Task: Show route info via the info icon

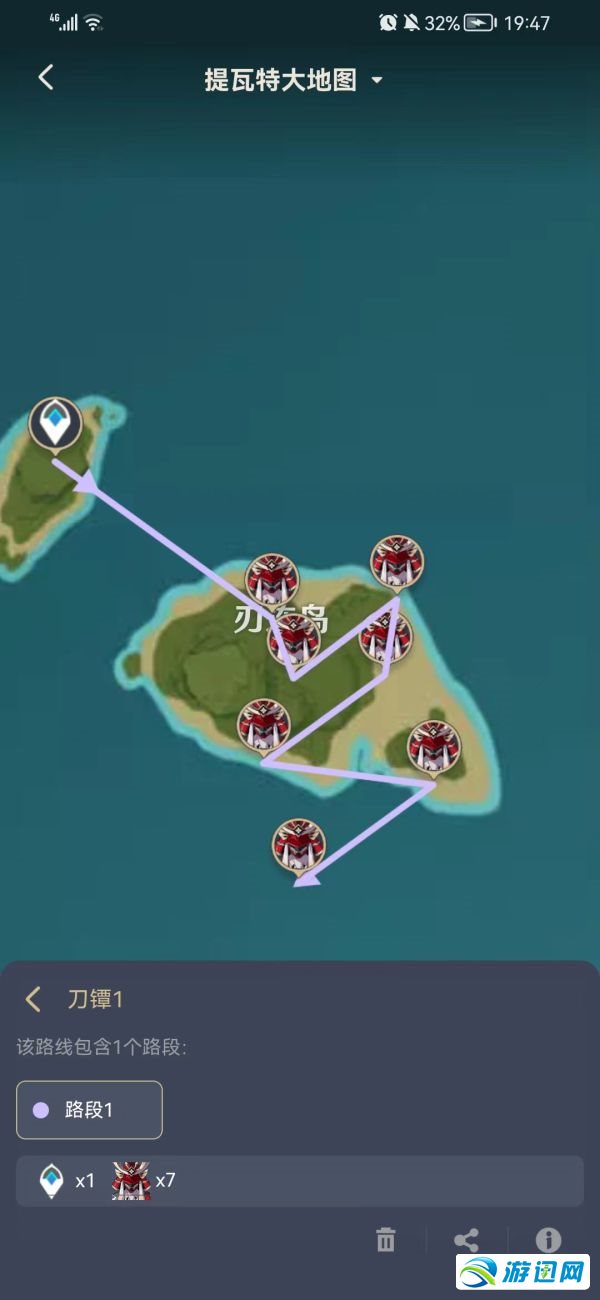Action: [548, 1240]
